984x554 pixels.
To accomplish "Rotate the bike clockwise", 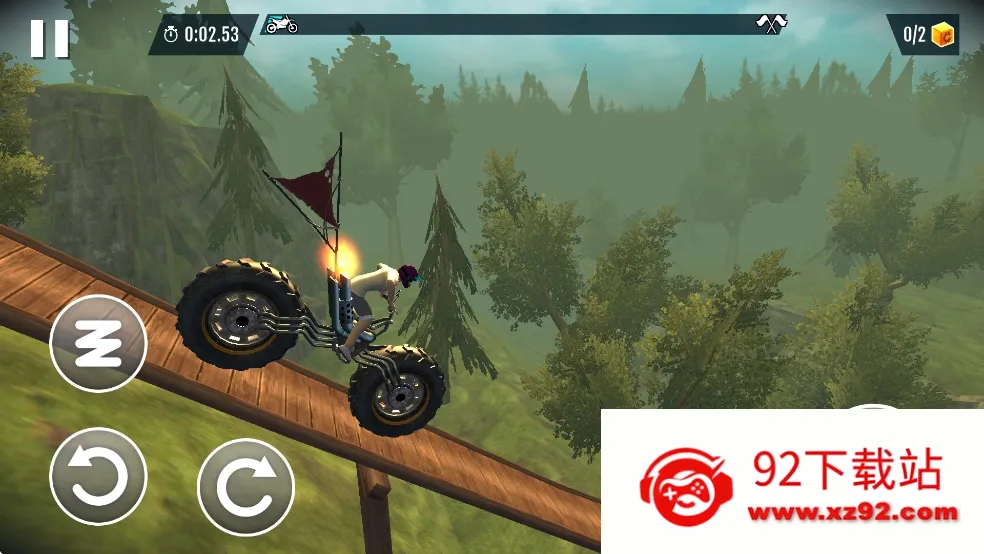I will (x=246, y=487).
